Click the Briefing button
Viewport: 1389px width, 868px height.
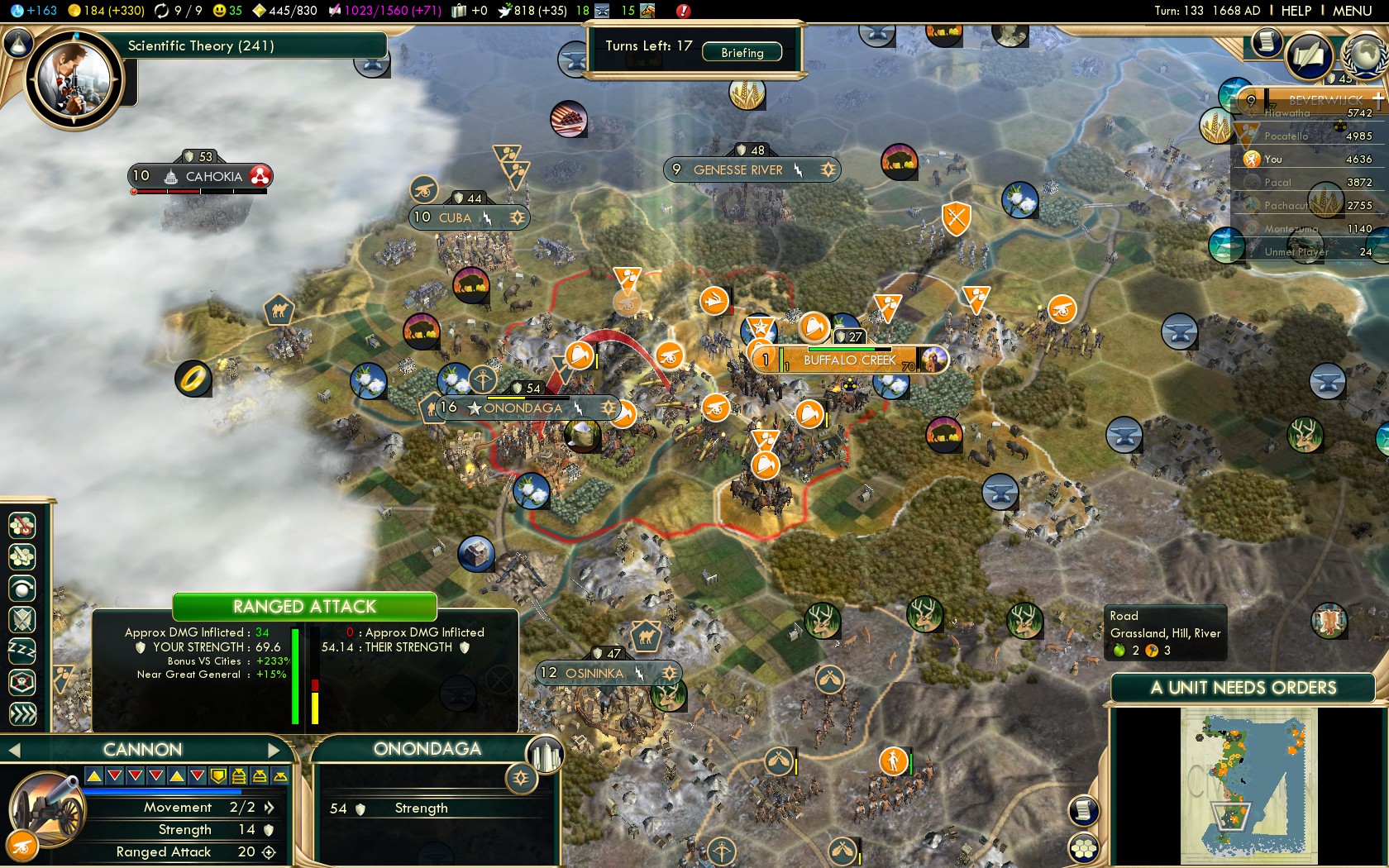point(742,52)
